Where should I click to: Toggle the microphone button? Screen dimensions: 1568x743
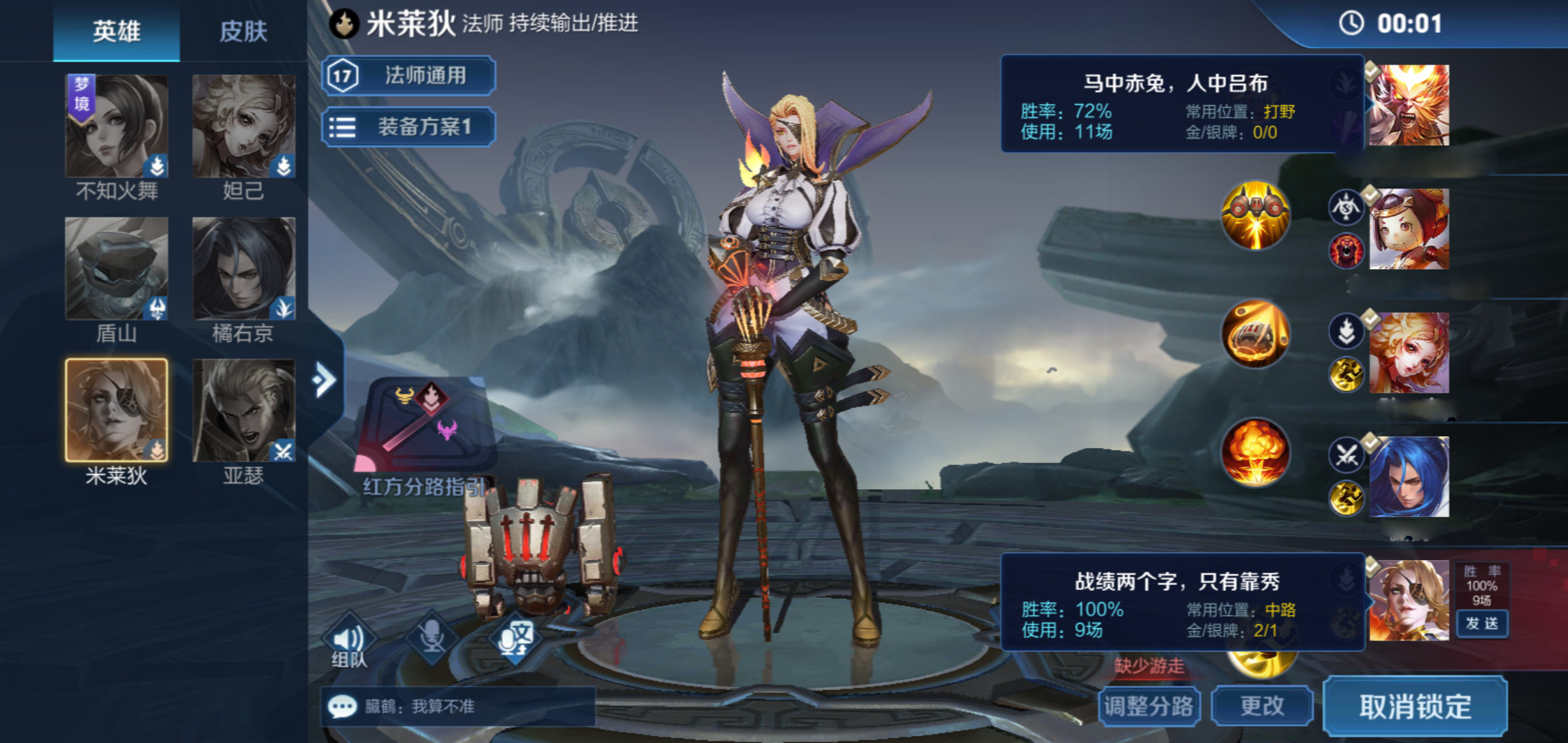coord(432,637)
